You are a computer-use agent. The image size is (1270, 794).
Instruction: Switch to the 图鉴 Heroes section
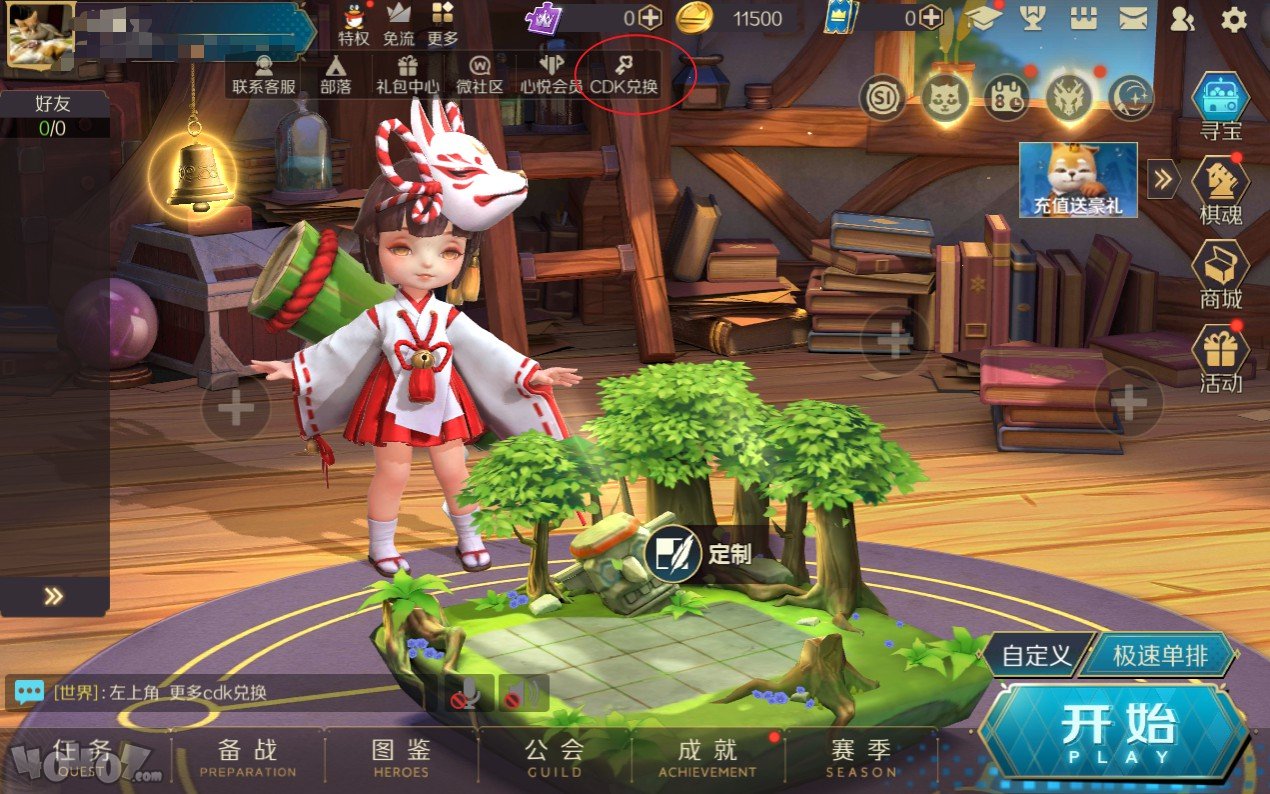(x=401, y=757)
